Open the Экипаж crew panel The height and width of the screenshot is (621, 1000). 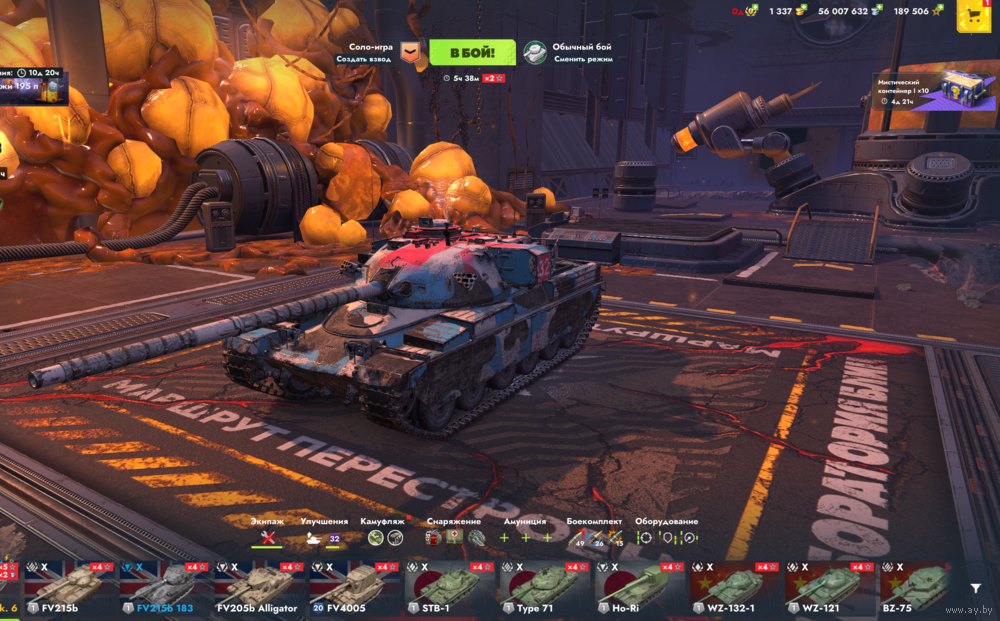(267, 538)
